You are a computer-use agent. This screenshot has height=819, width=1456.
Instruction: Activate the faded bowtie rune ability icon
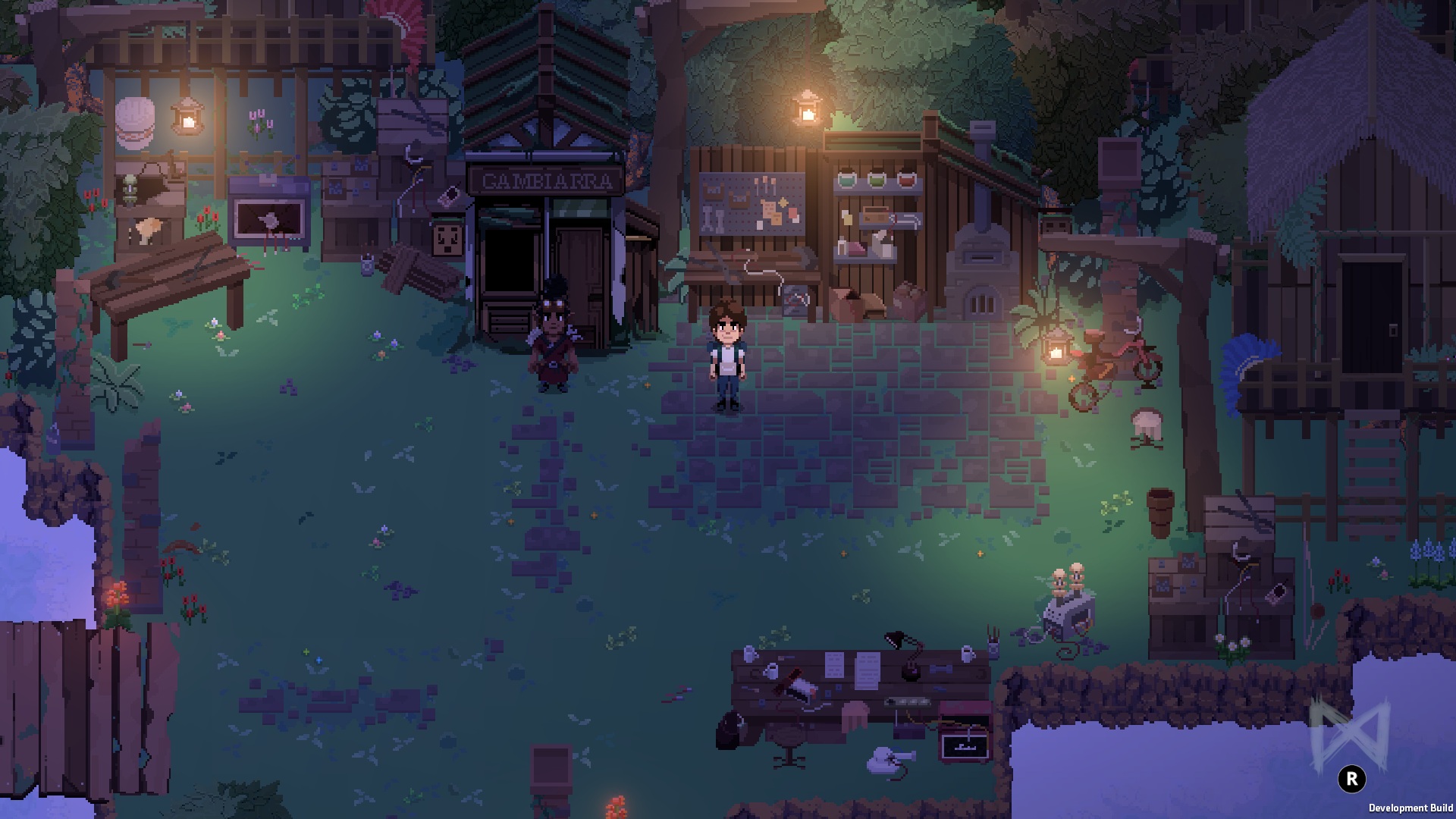[1349, 734]
